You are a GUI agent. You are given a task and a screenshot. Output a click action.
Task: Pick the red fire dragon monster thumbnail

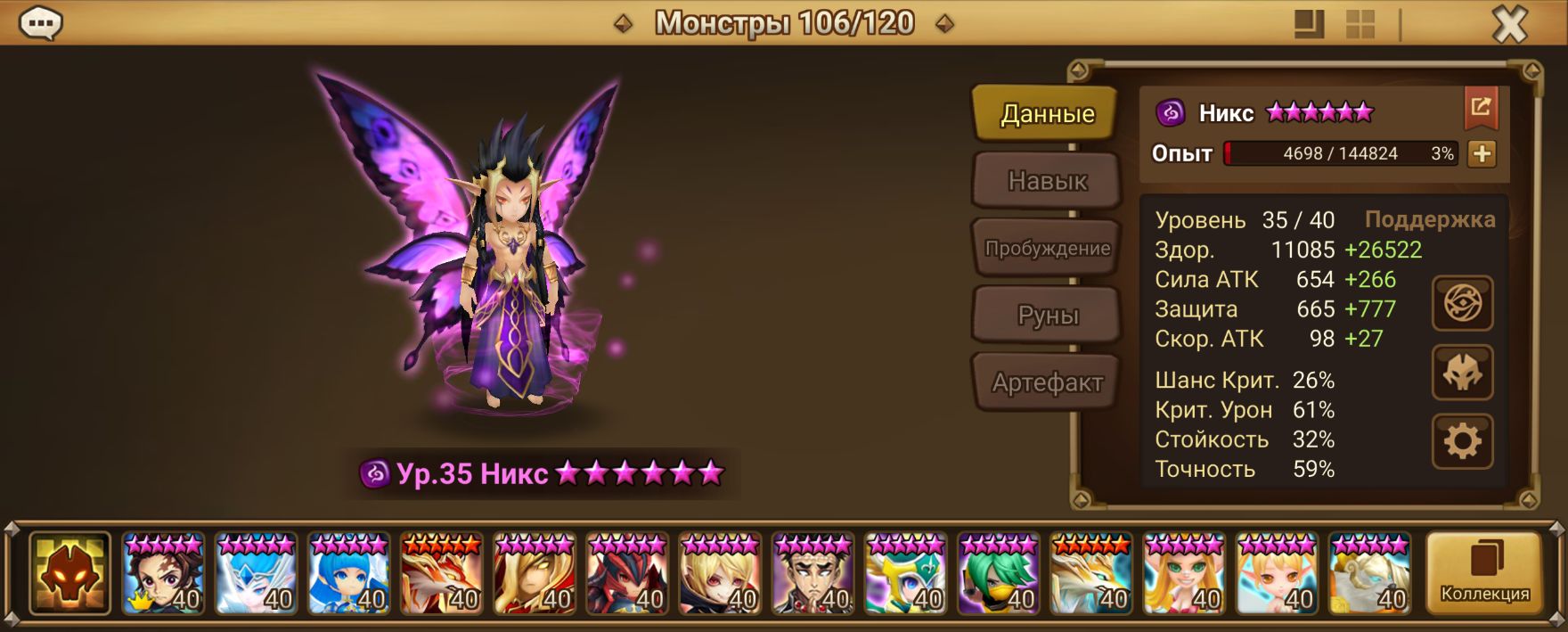[x=442, y=573]
